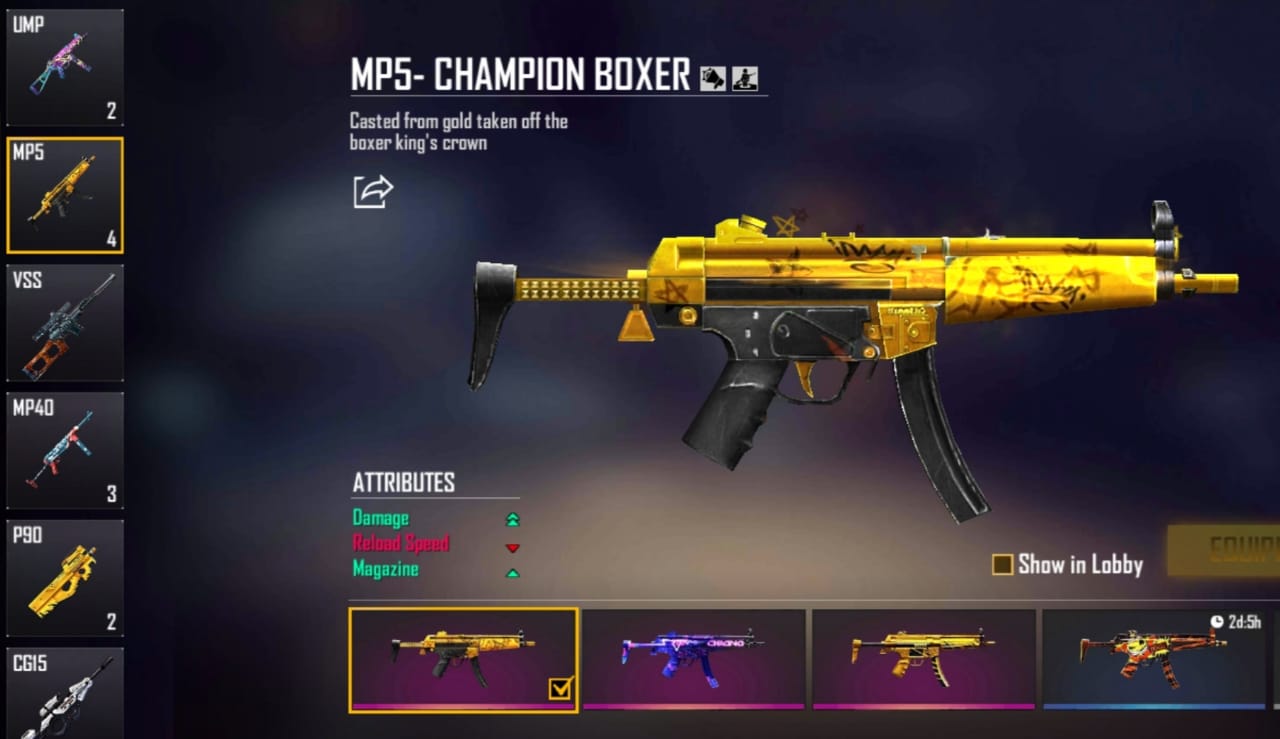Select the VSS weapon in the sidebar
The height and width of the screenshot is (739, 1280).
pyautogui.click(x=64, y=323)
